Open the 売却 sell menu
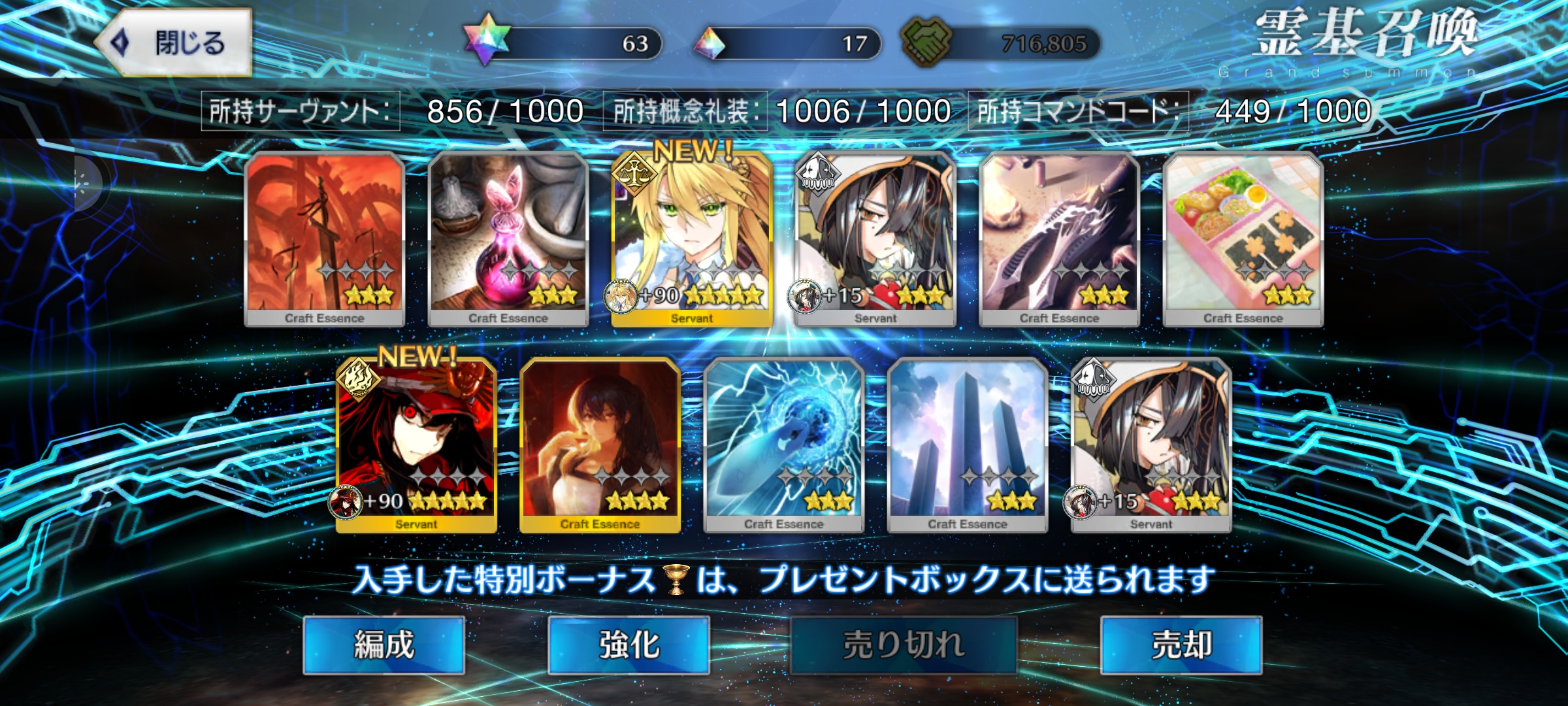The height and width of the screenshot is (706, 1568). [x=1181, y=645]
